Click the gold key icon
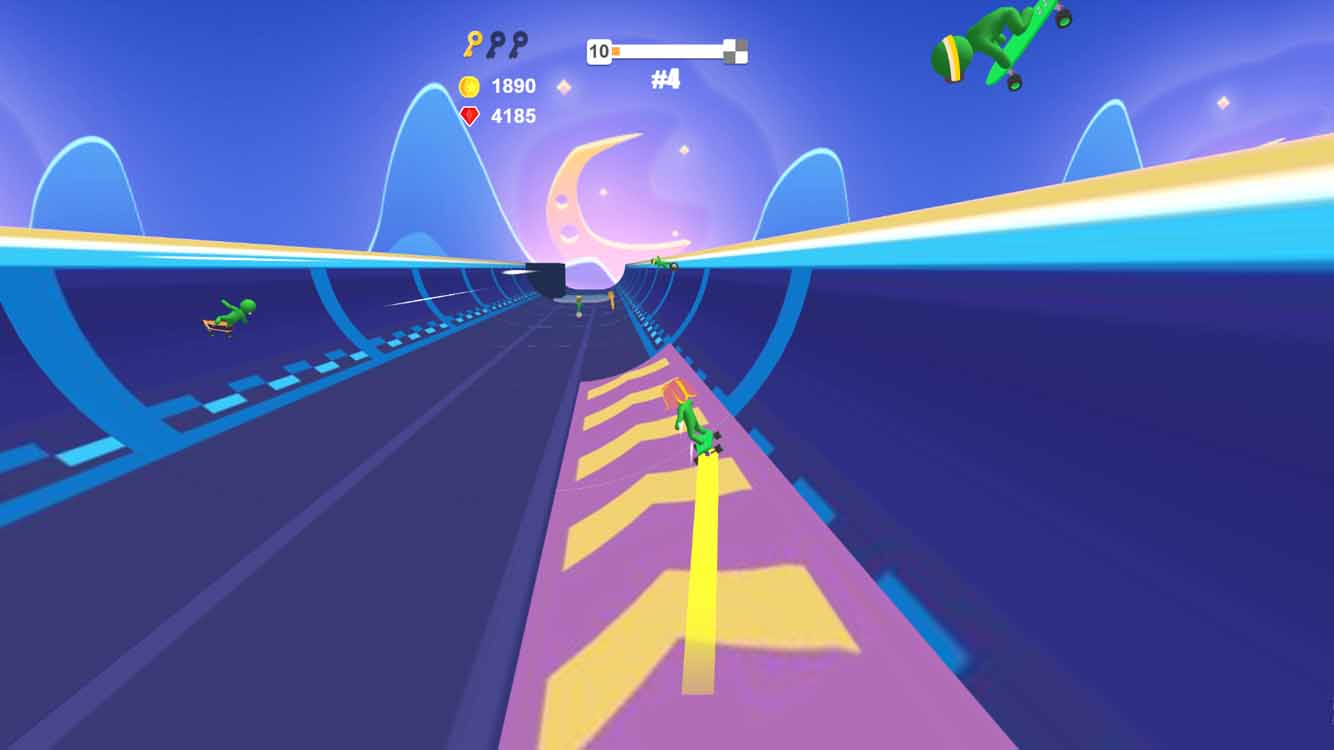This screenshot has width=1334, height=750. click(475, 44)
